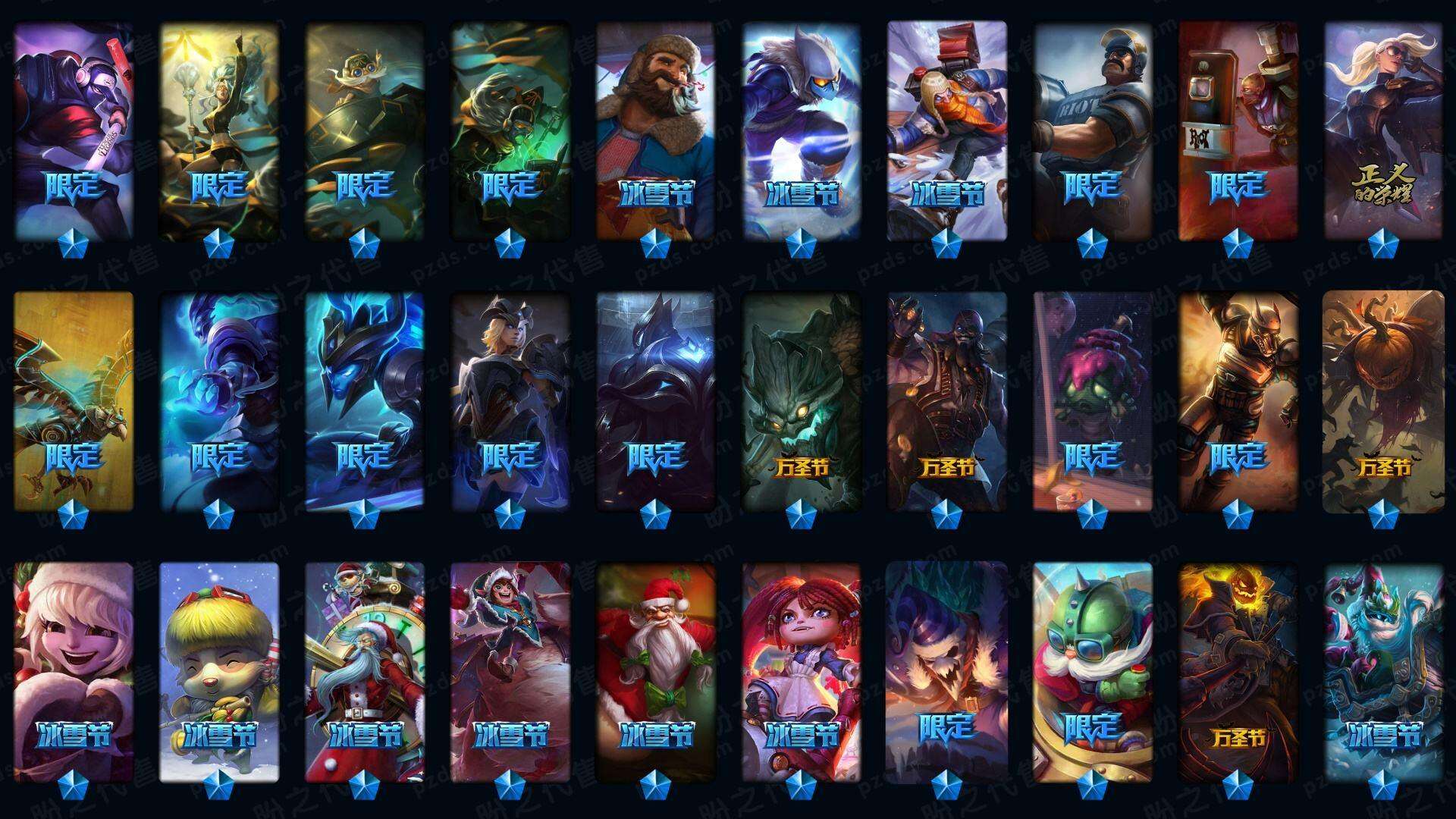Image resolution: width=1456 pixels, height=819 pixels.
Task: Select the blonde armored swordswoman 限定 card
Action: (510, 402)
